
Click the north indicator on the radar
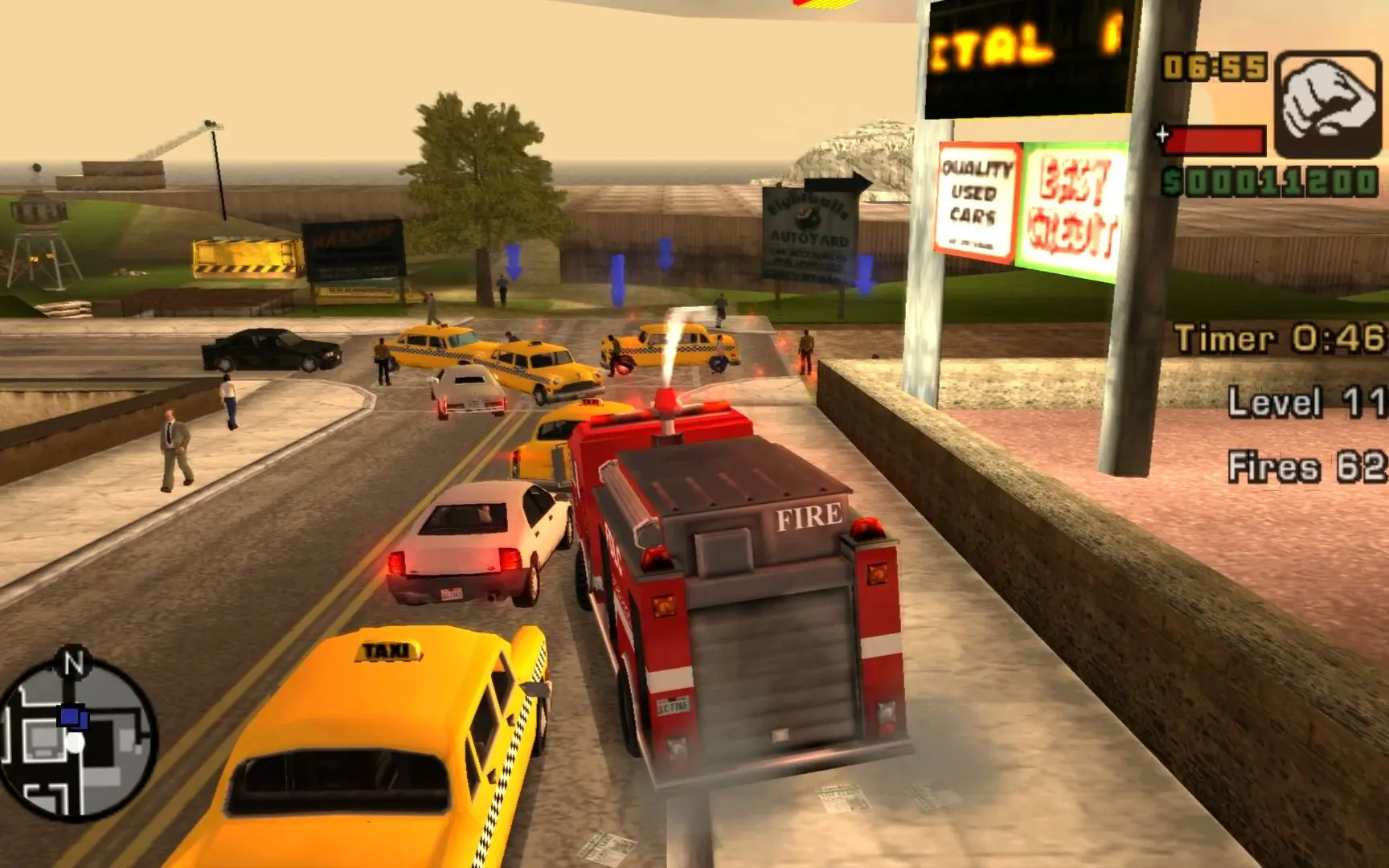(x=73, y=663)
